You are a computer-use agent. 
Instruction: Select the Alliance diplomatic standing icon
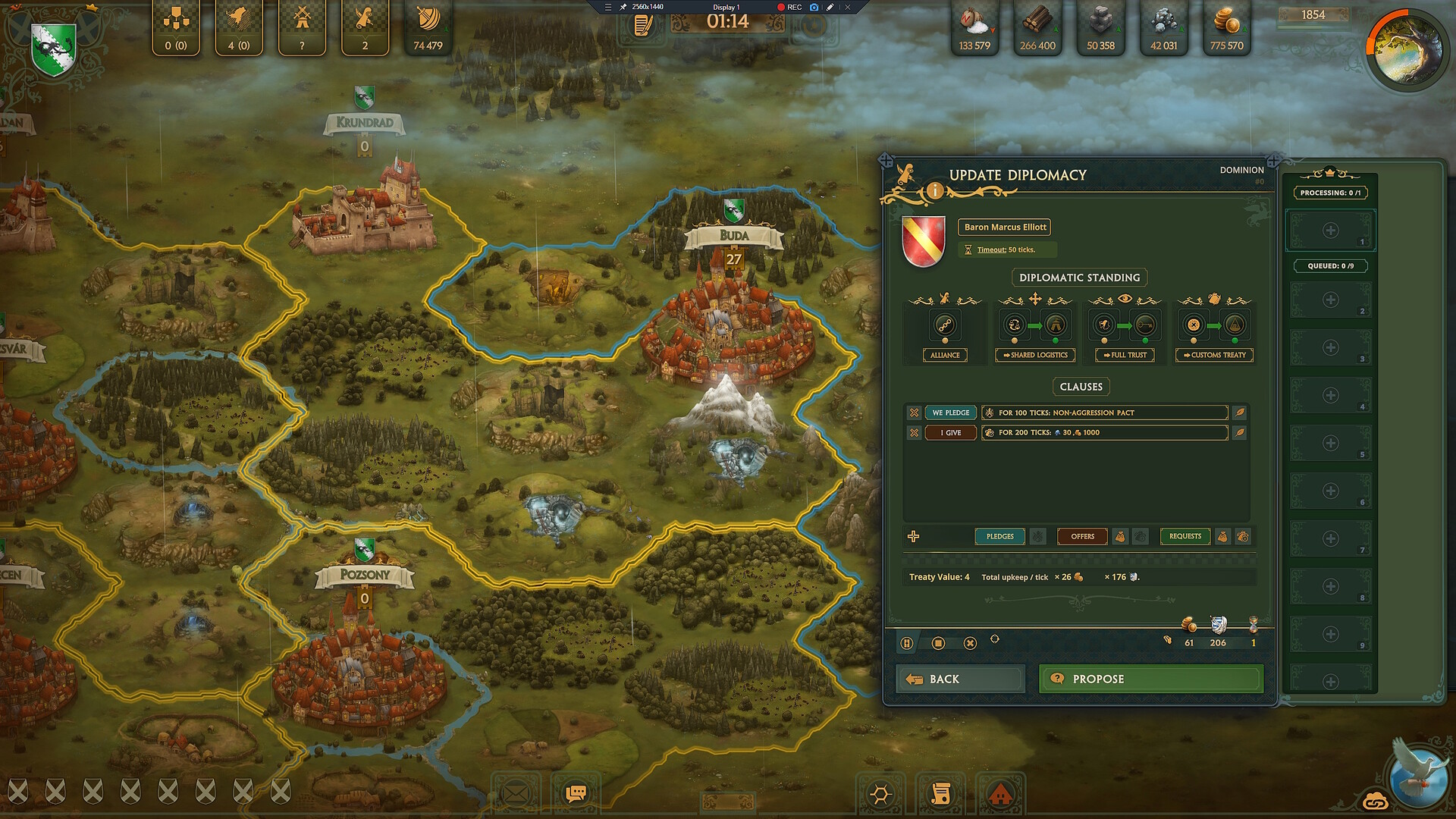(945, 325)
